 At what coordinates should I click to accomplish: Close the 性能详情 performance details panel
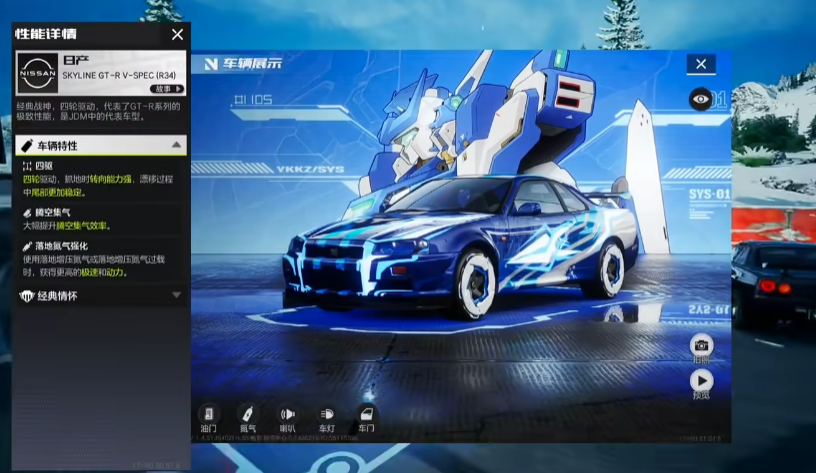pyautogui.click(x=177, y=34)
